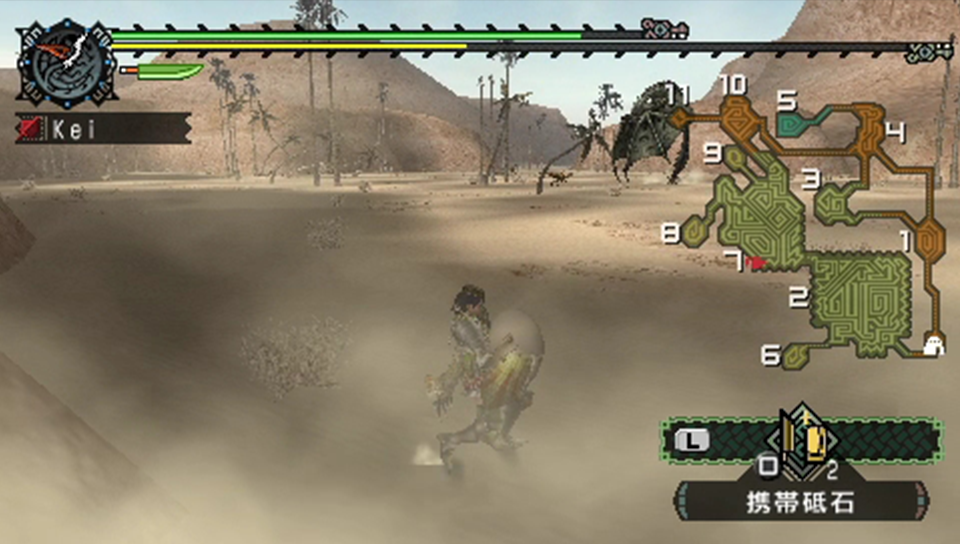Click area 10 on the minimap
Image resolution: width=960 pixels, height=544 pixels.
738,112
